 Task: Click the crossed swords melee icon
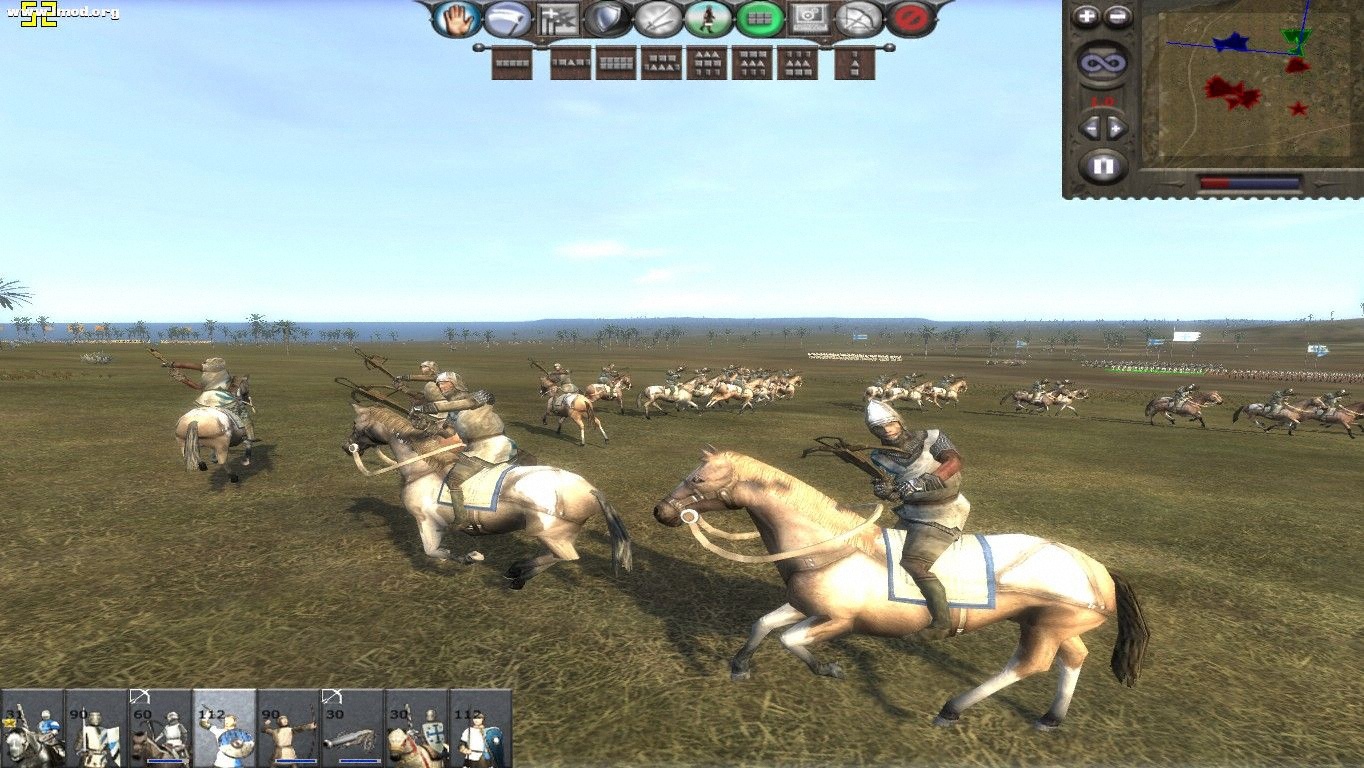(x=658, y=17)
